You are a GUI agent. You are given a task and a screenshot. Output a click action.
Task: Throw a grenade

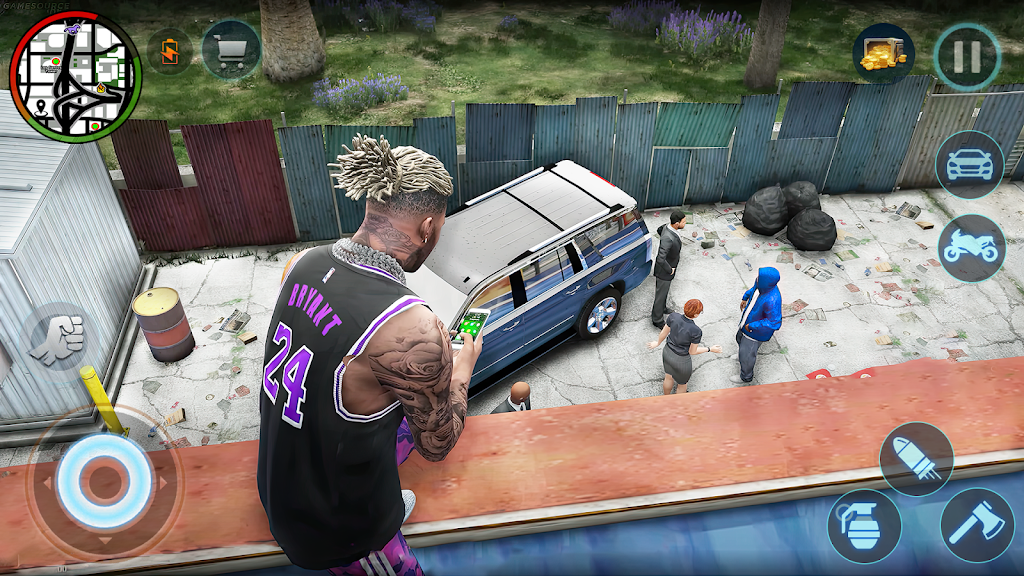click(x=864, y=525)
